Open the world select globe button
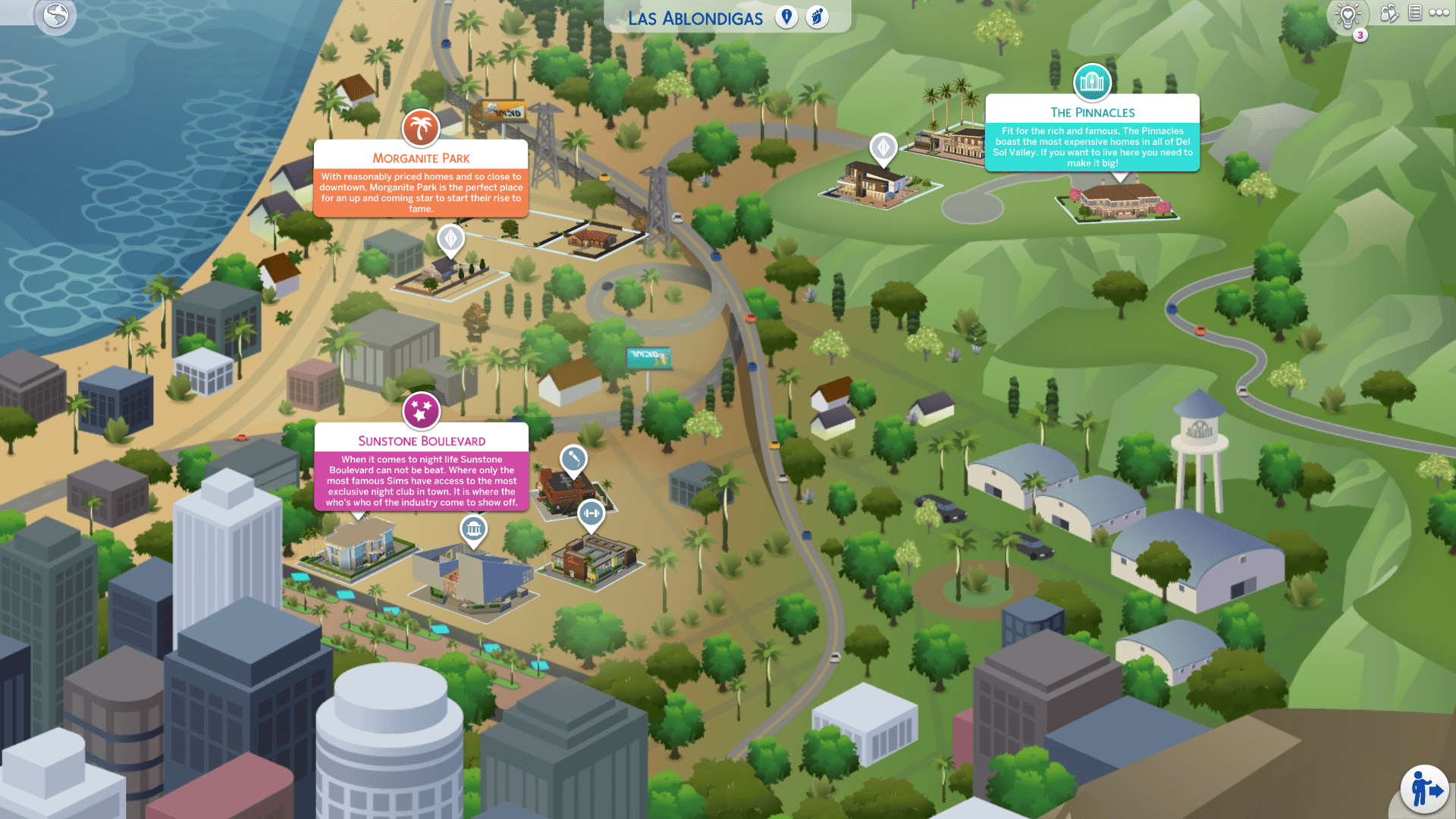The image size is (1456, 819). [x=56, y=15]
